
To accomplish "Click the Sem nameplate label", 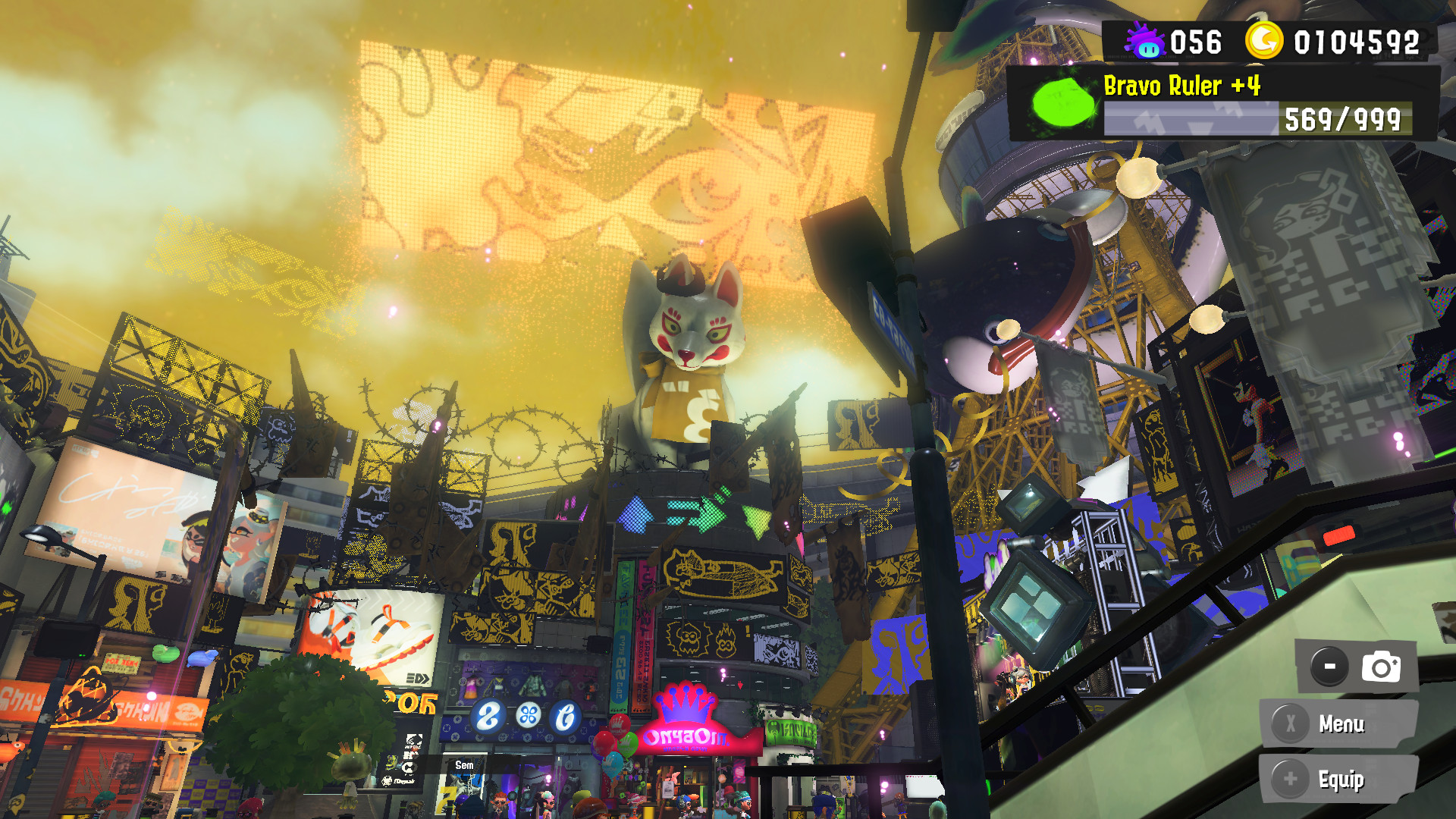I will tap(463, 765).
